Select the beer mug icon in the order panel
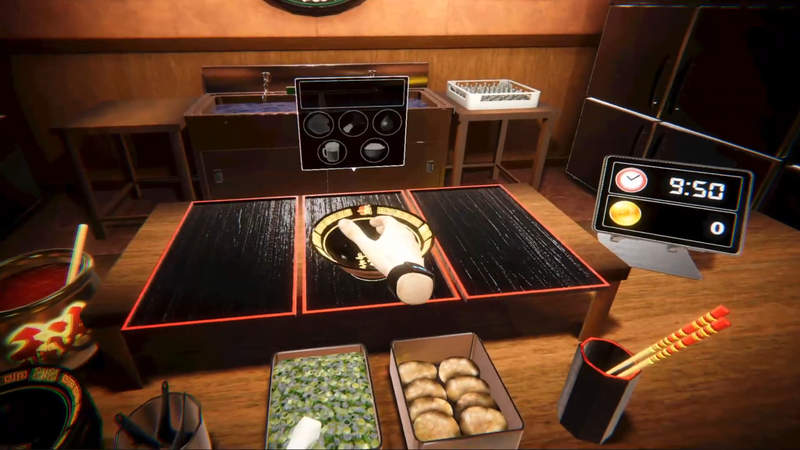 pyautogui.click(x=334, y=151)
